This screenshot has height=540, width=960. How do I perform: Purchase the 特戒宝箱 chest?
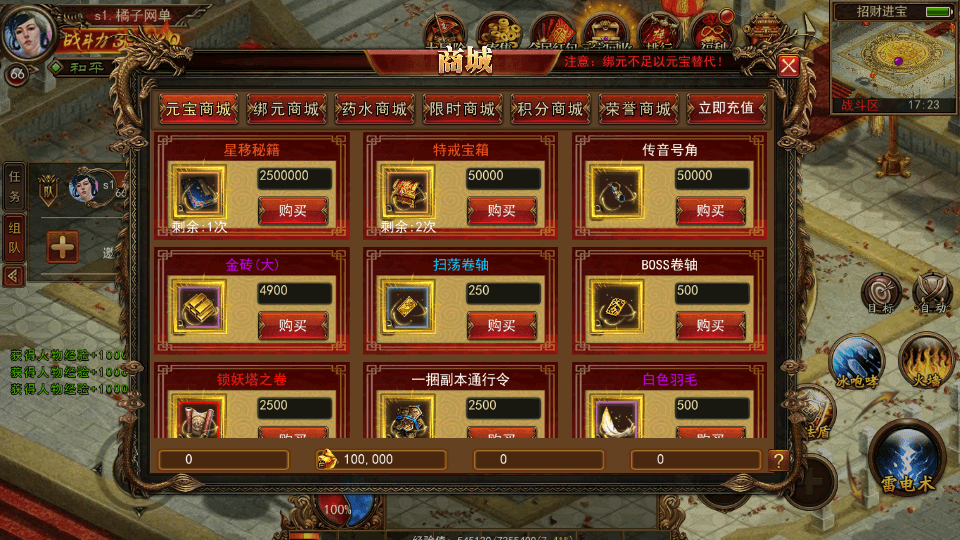pyautogui.click(x=501, y=211)
